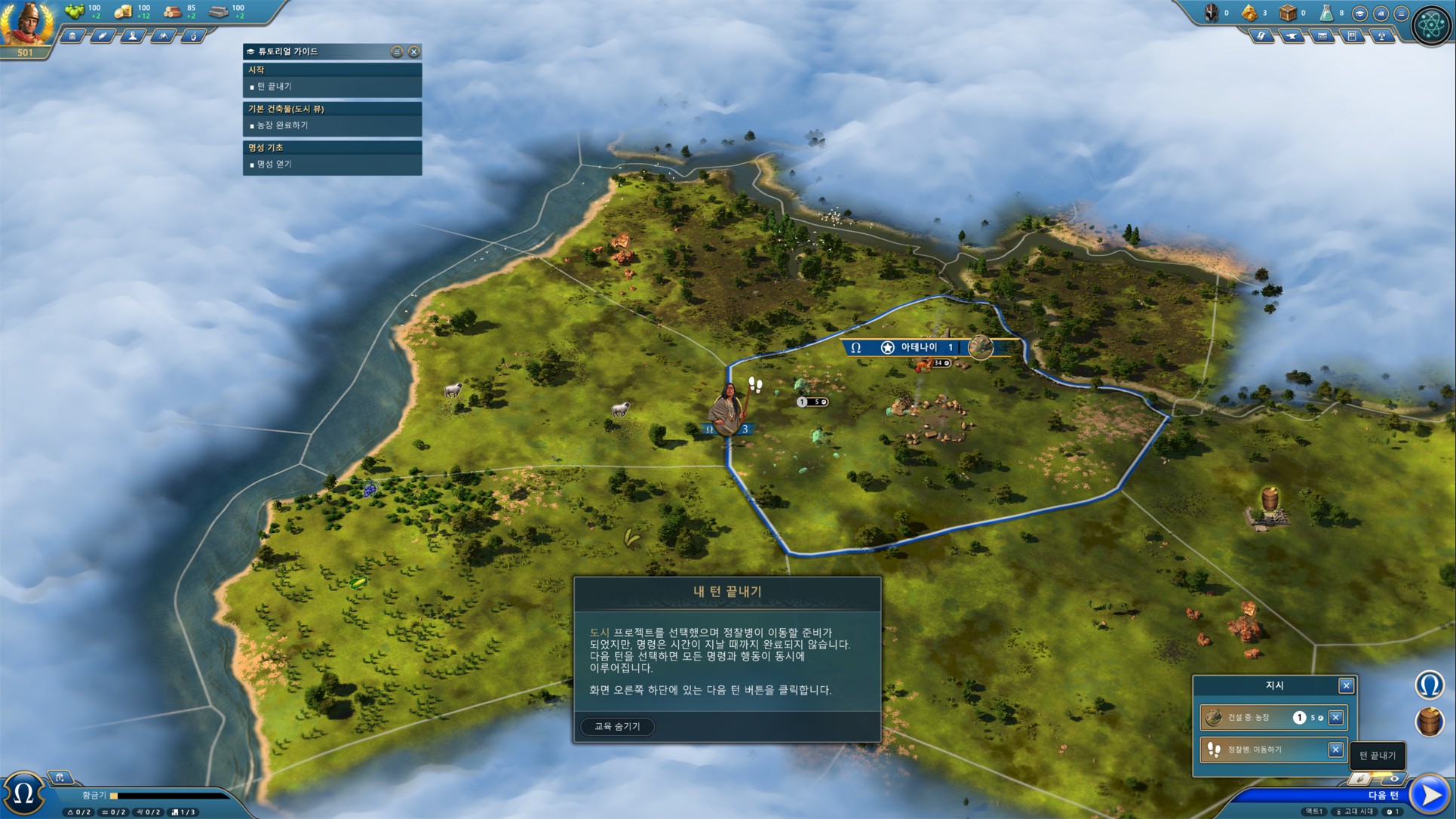Select the 명성 얻기 tutorial objective
1456x819 pixels.
(x=274, y=164)
